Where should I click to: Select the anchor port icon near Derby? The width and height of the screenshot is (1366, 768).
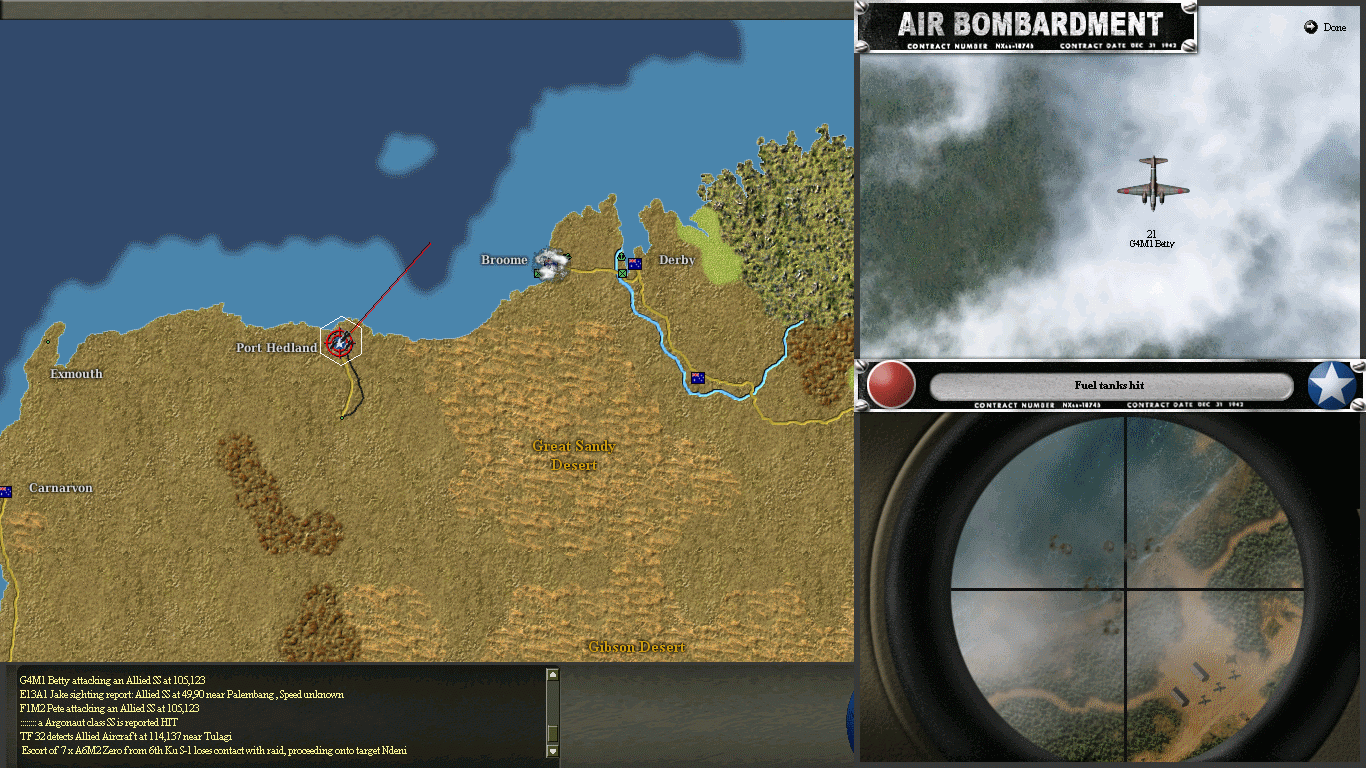tap(621, 256)
